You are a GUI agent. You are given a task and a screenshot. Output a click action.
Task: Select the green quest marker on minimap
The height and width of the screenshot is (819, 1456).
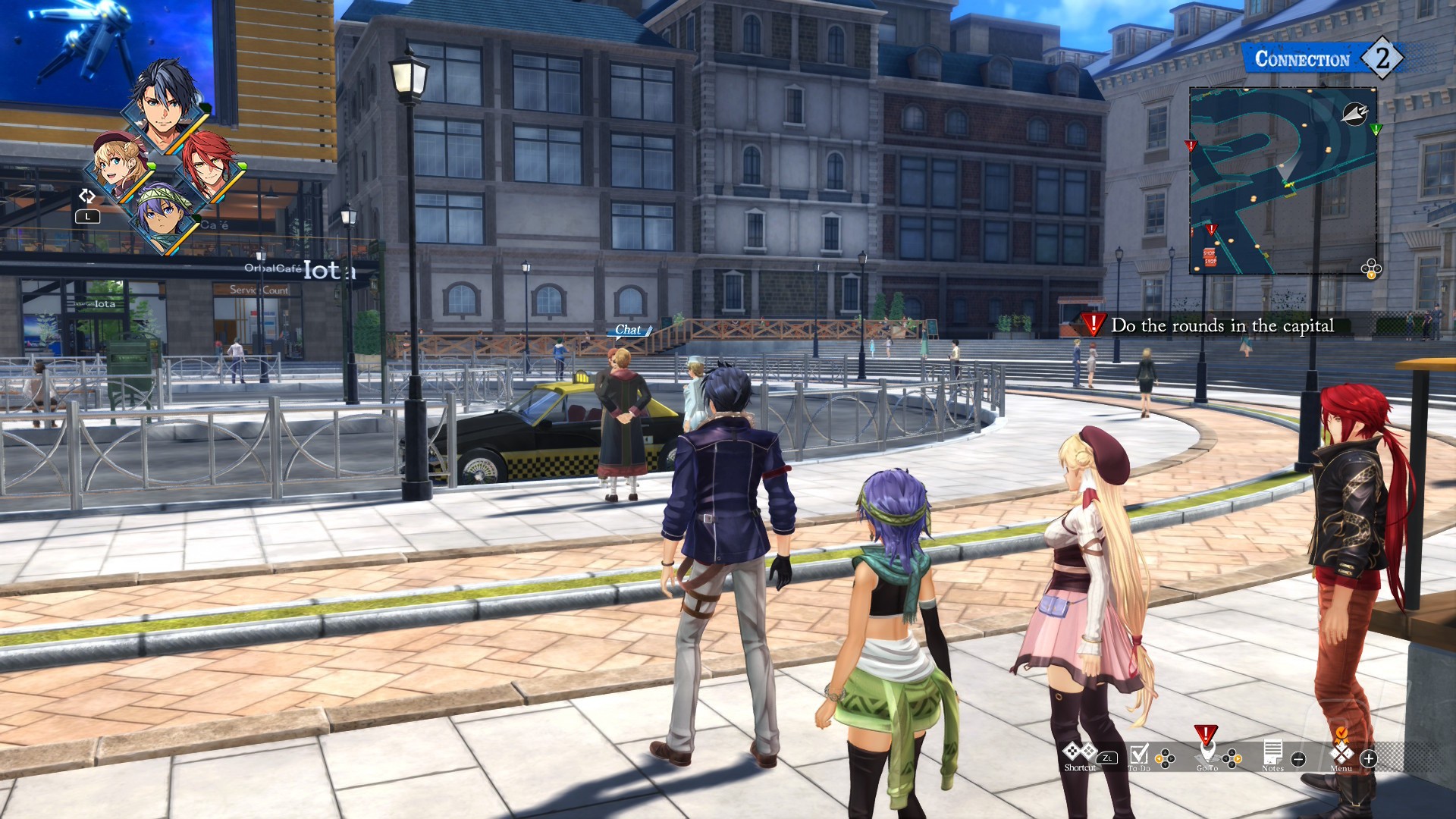[1376, 129]
